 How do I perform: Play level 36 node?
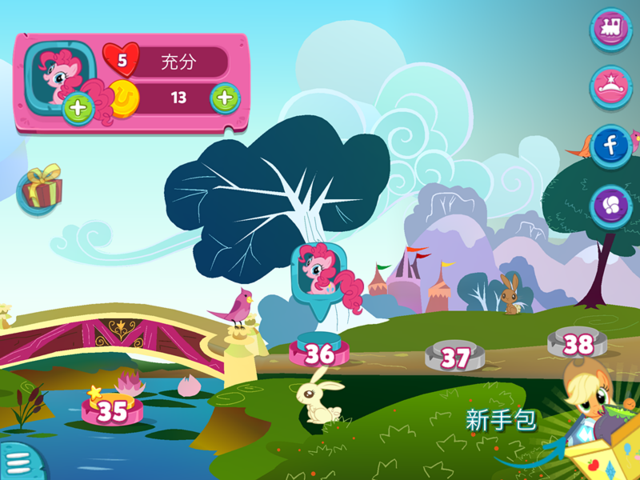point(319,353)
